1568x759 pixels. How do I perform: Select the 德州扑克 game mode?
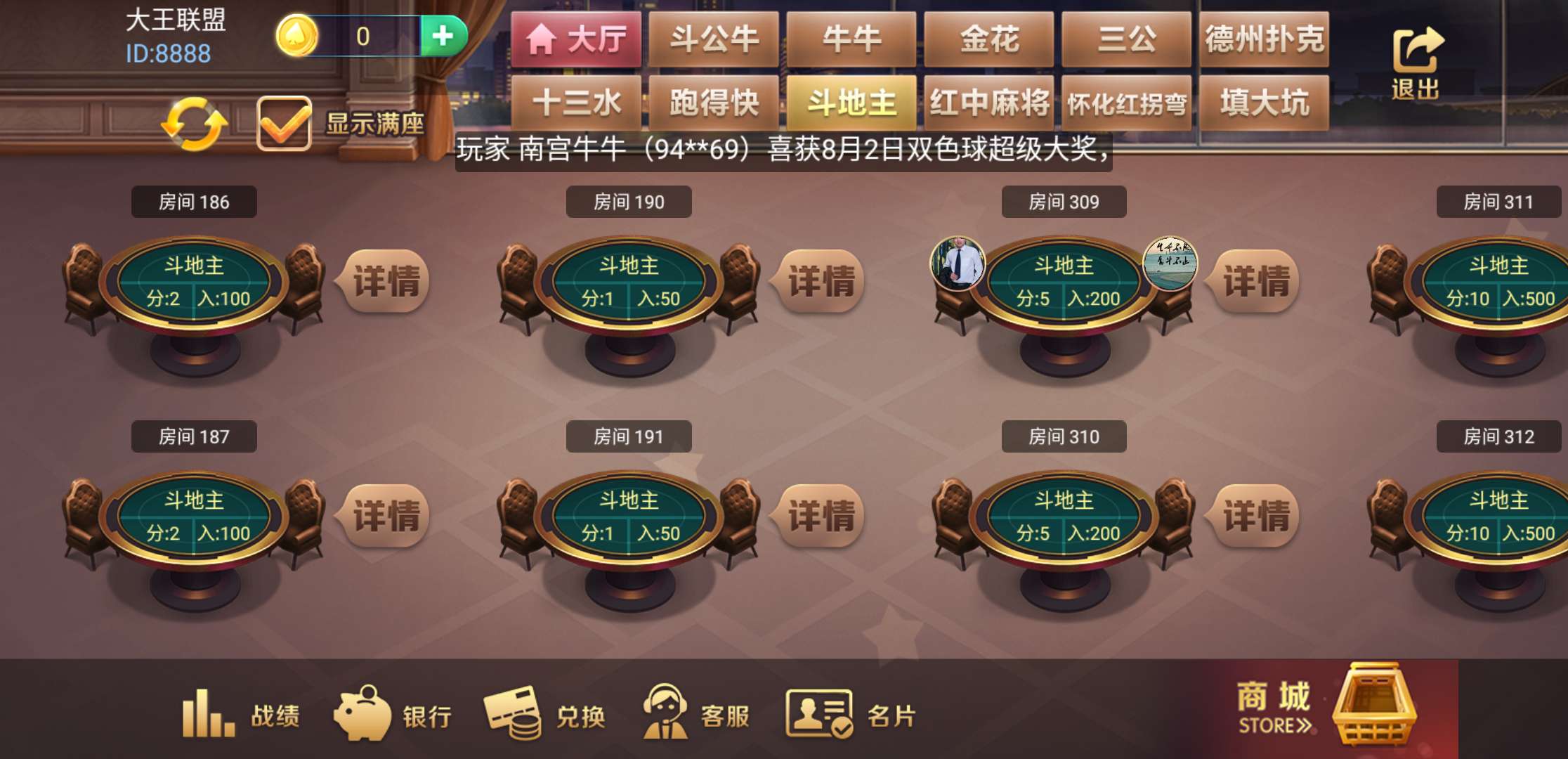(x=1265, y=40)
